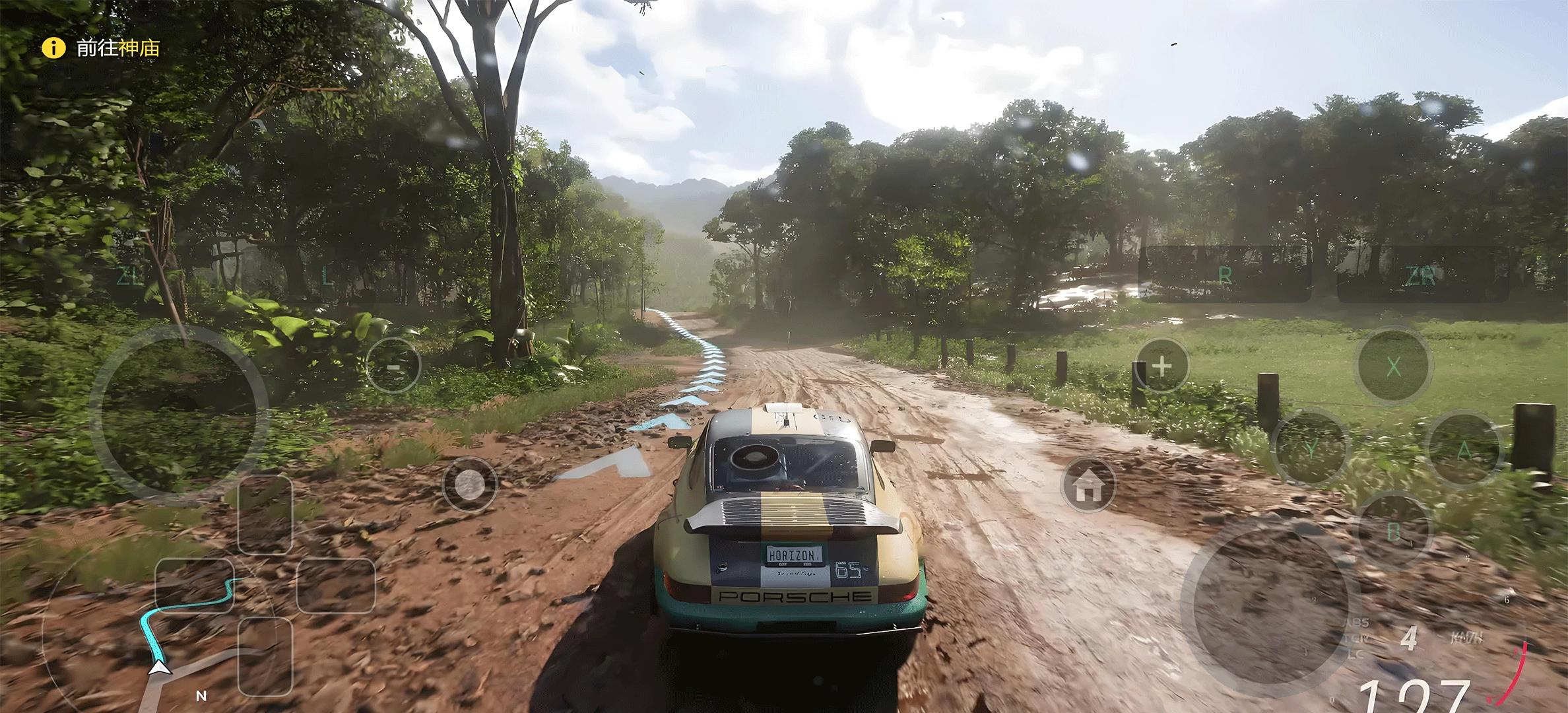Tap the plus (+) overlay button
Image resolution: width=1568 pixels, height=713 pixels.
(x=1161, y=365)
